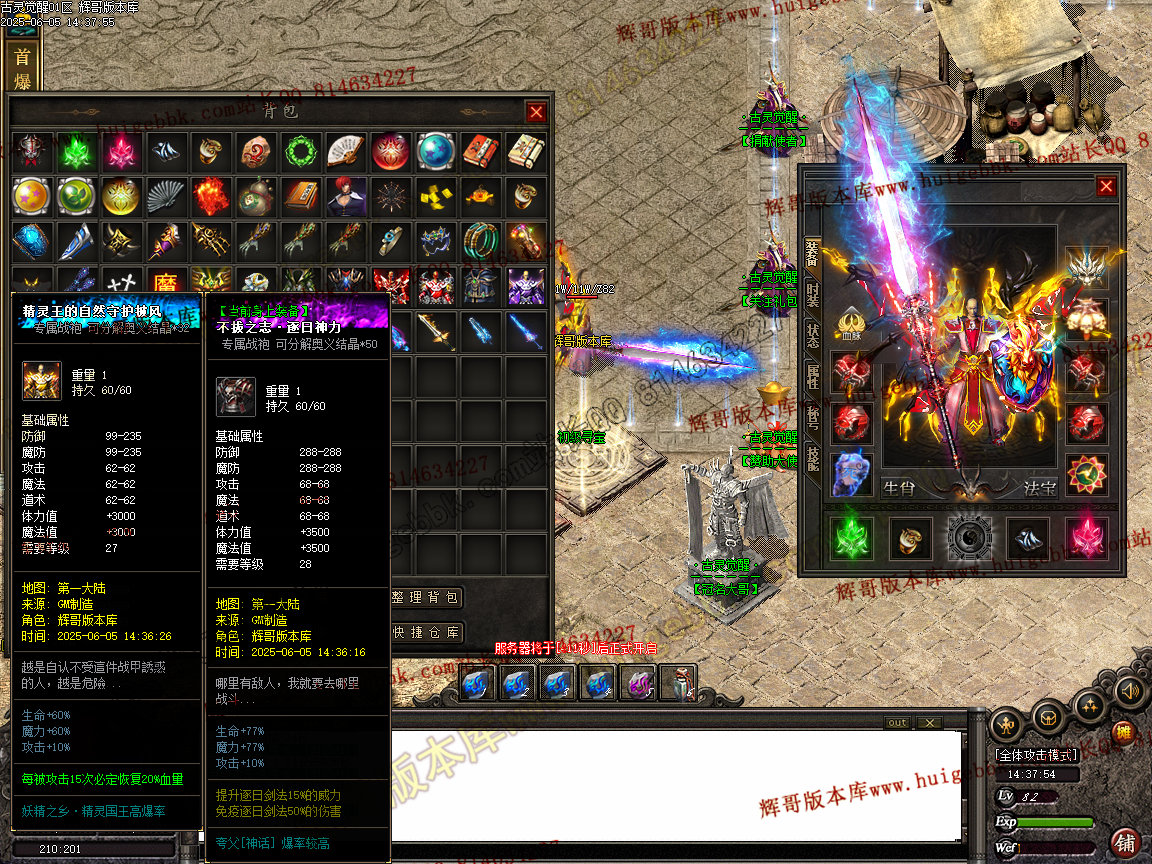Select the blue star-orb item

(435, 151)
